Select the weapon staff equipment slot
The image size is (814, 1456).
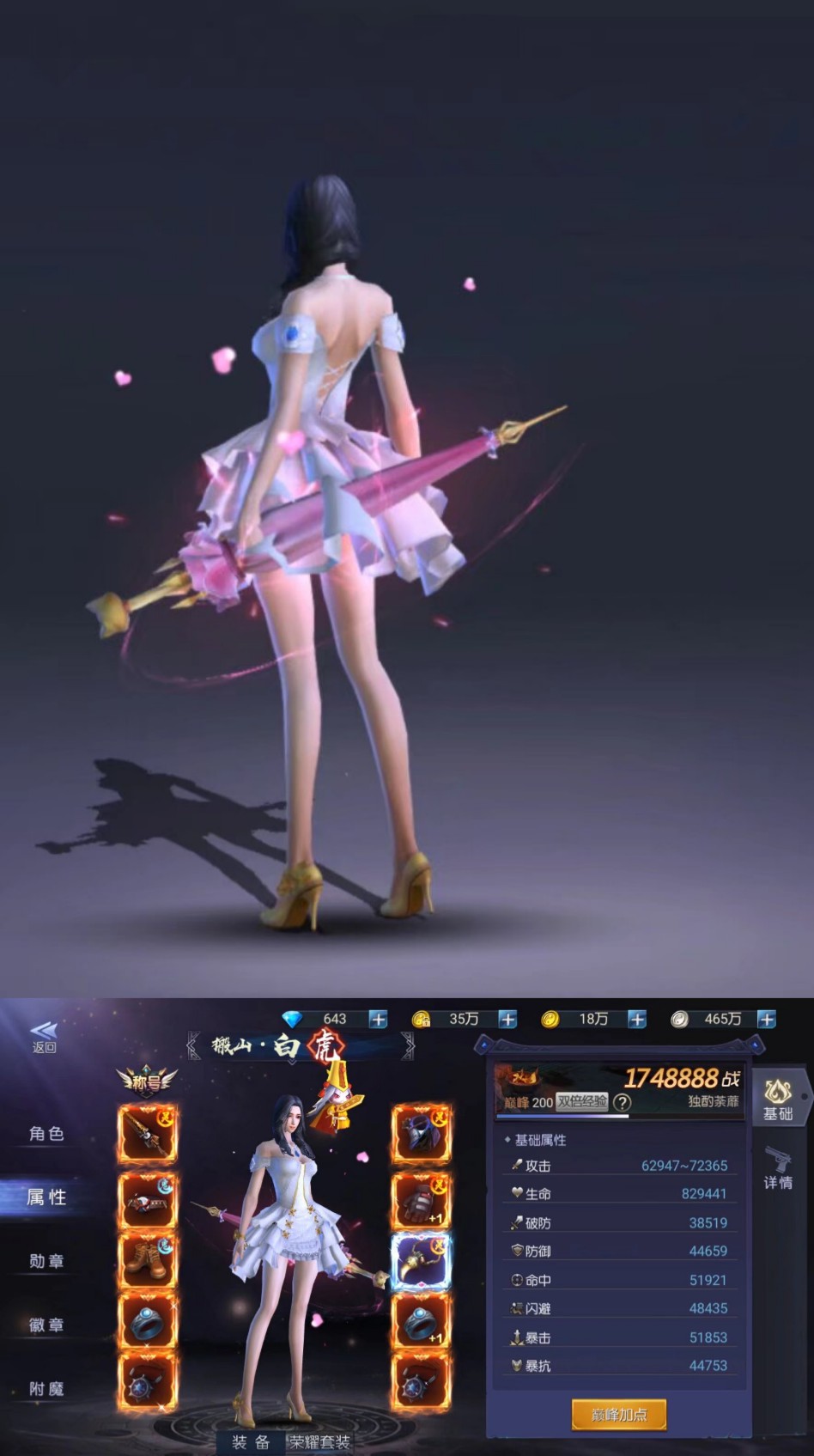pos(148,1134)
